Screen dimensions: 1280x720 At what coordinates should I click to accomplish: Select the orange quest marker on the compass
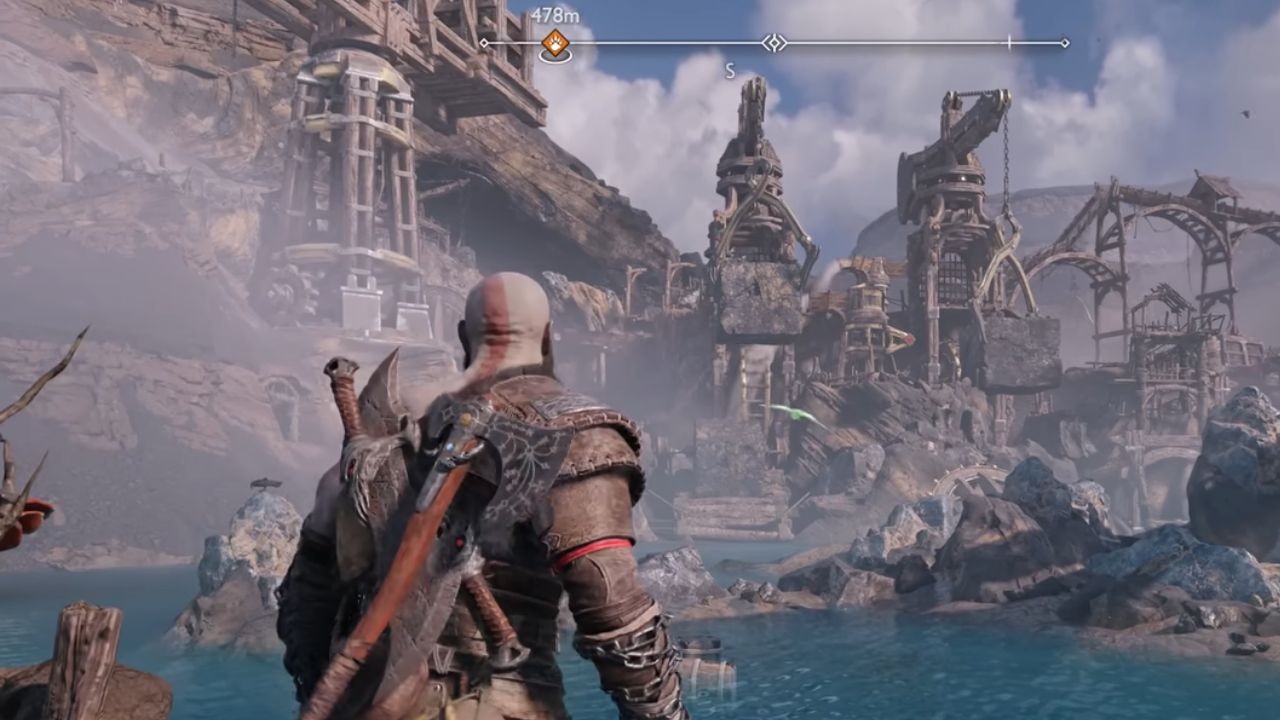(555, 43)
